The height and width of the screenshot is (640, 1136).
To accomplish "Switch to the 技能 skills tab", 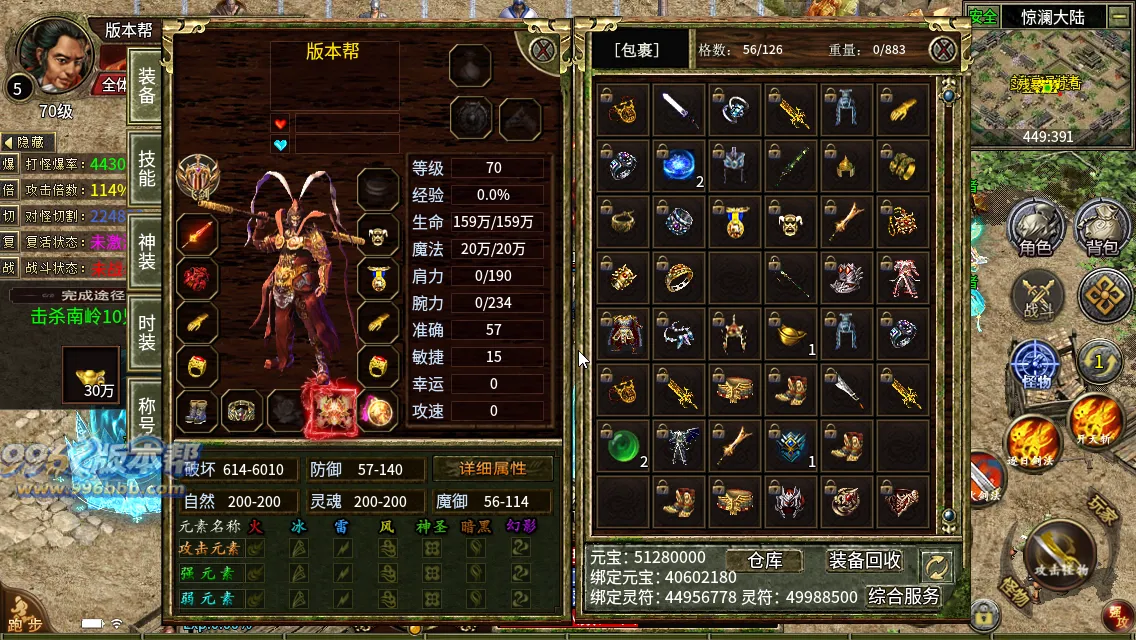I will coord(147,168).
